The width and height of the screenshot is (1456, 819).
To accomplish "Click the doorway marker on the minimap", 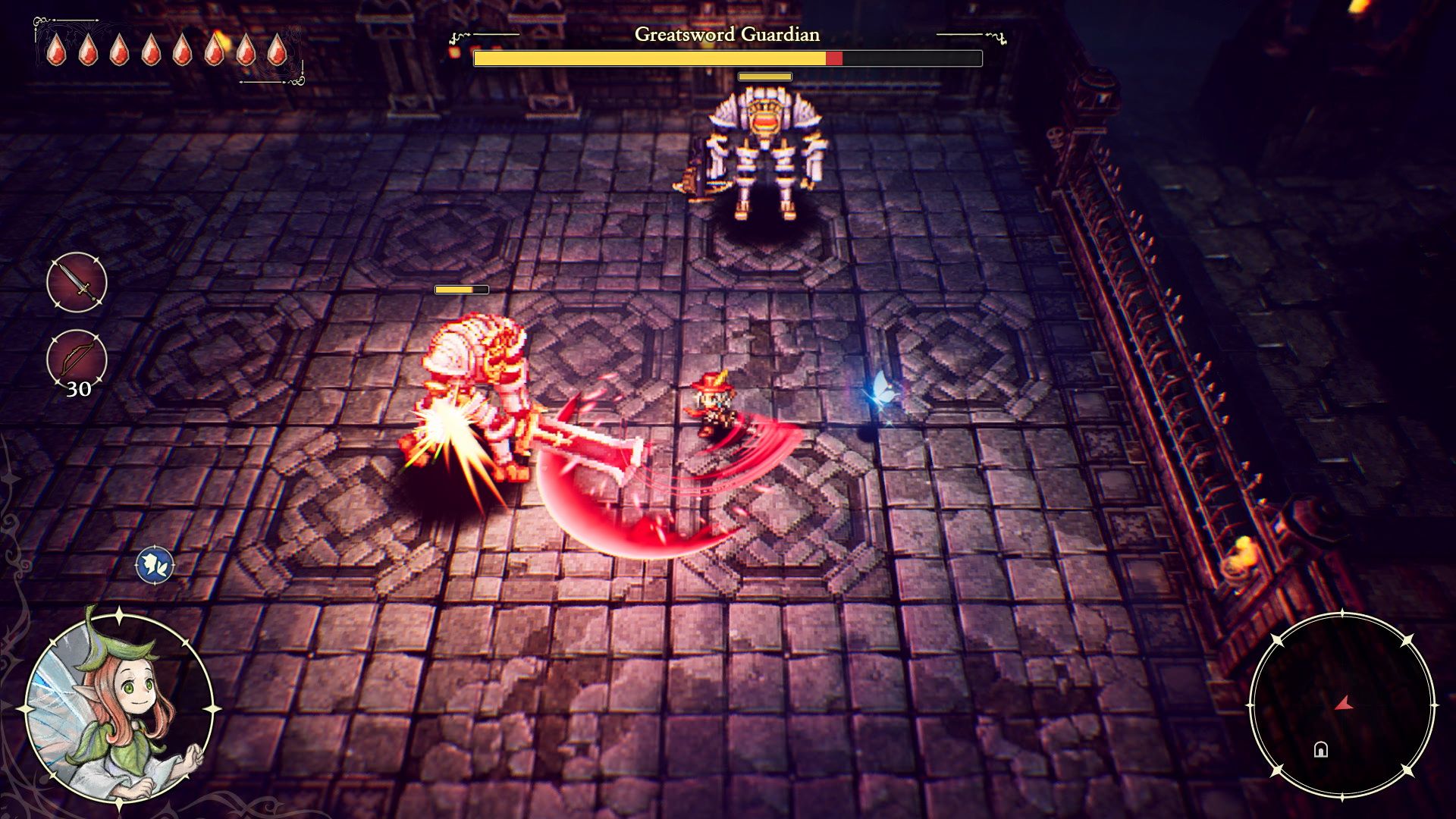I will (1321, 750).
